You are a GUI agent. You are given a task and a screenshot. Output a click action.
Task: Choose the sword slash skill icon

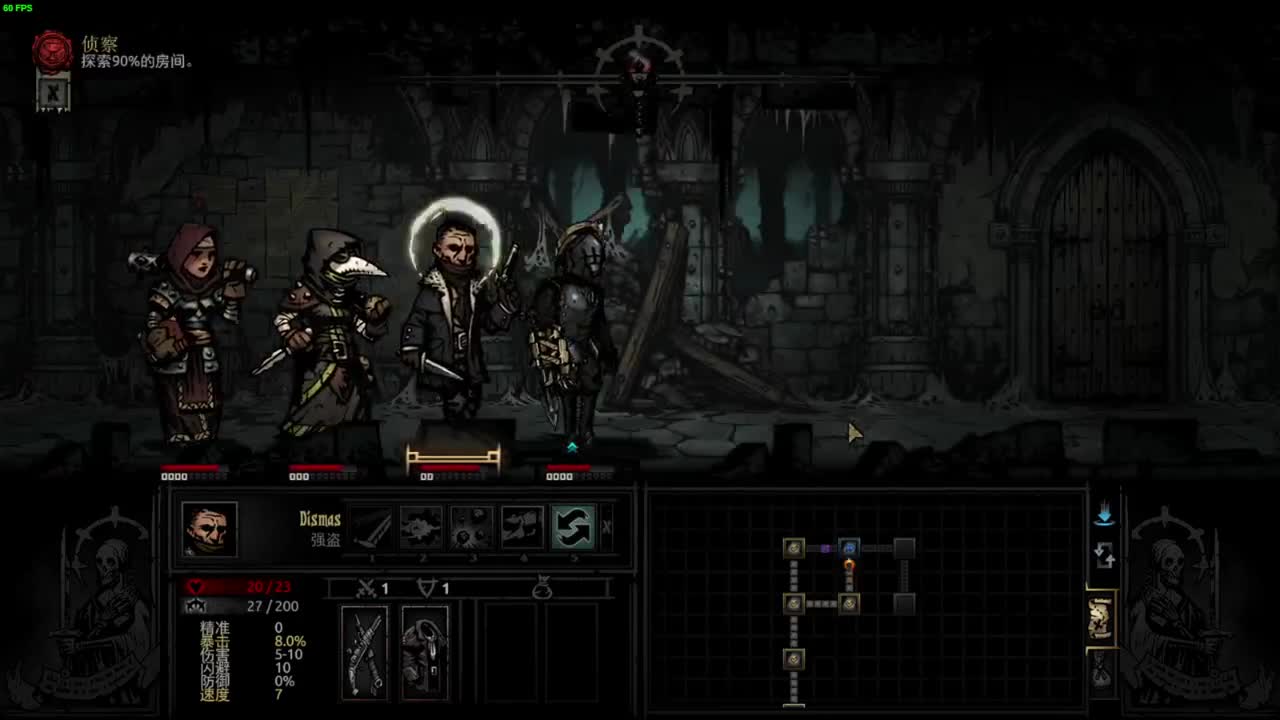pos(371,528)
